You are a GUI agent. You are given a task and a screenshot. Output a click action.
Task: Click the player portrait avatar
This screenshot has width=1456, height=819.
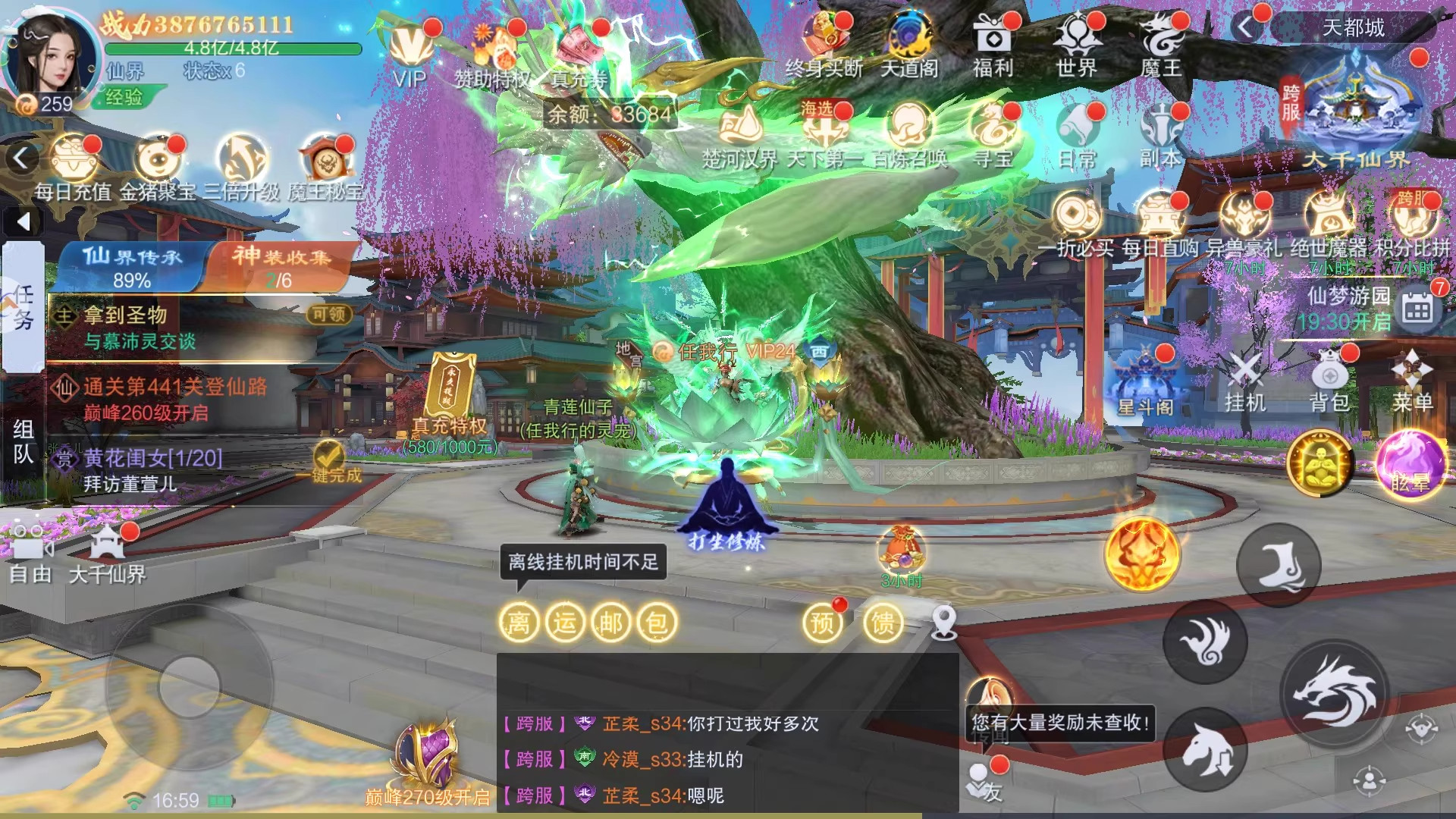click(x=50, y=57)
